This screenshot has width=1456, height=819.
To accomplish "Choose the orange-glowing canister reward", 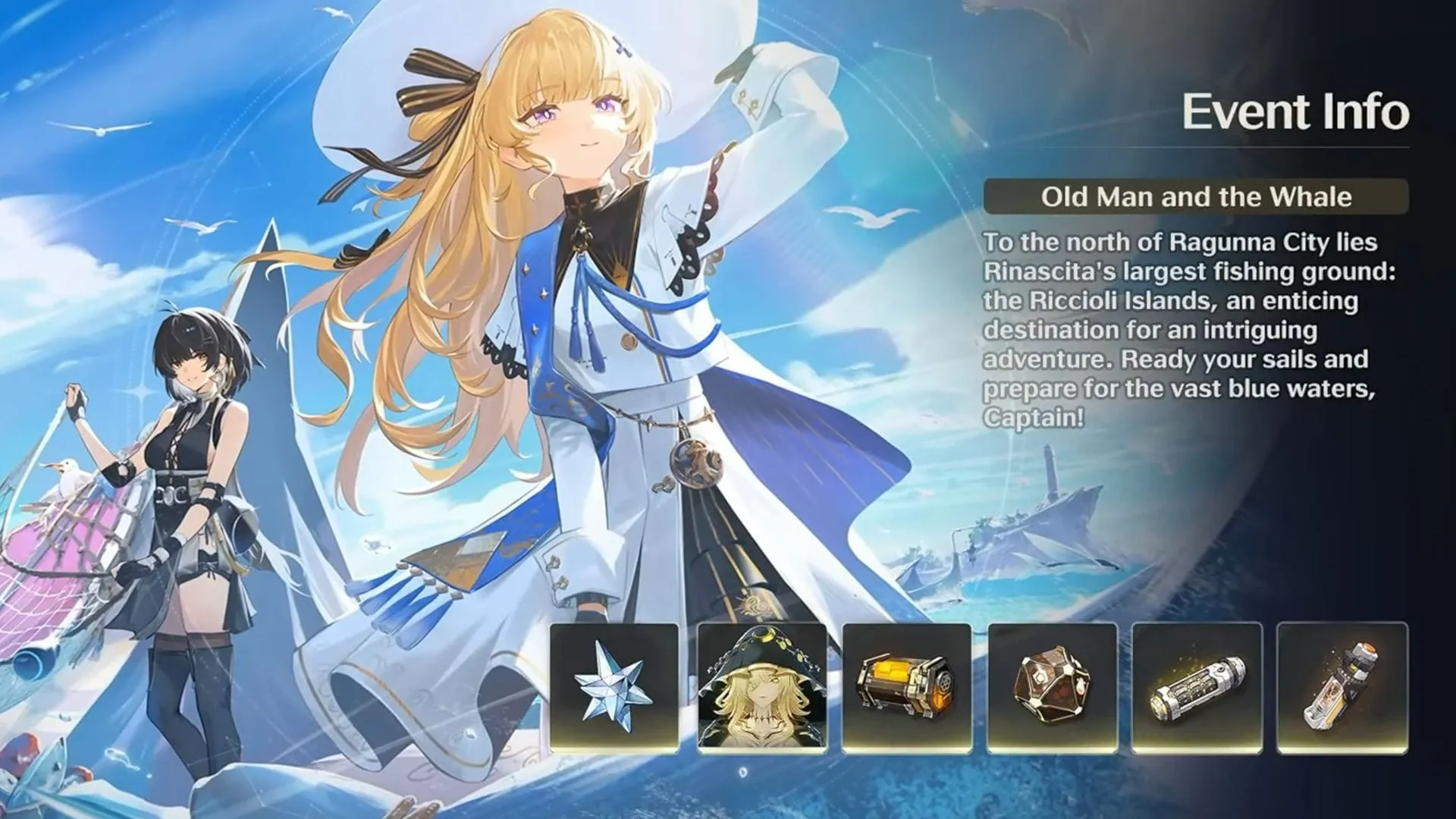I will click(x=907, y=688).
